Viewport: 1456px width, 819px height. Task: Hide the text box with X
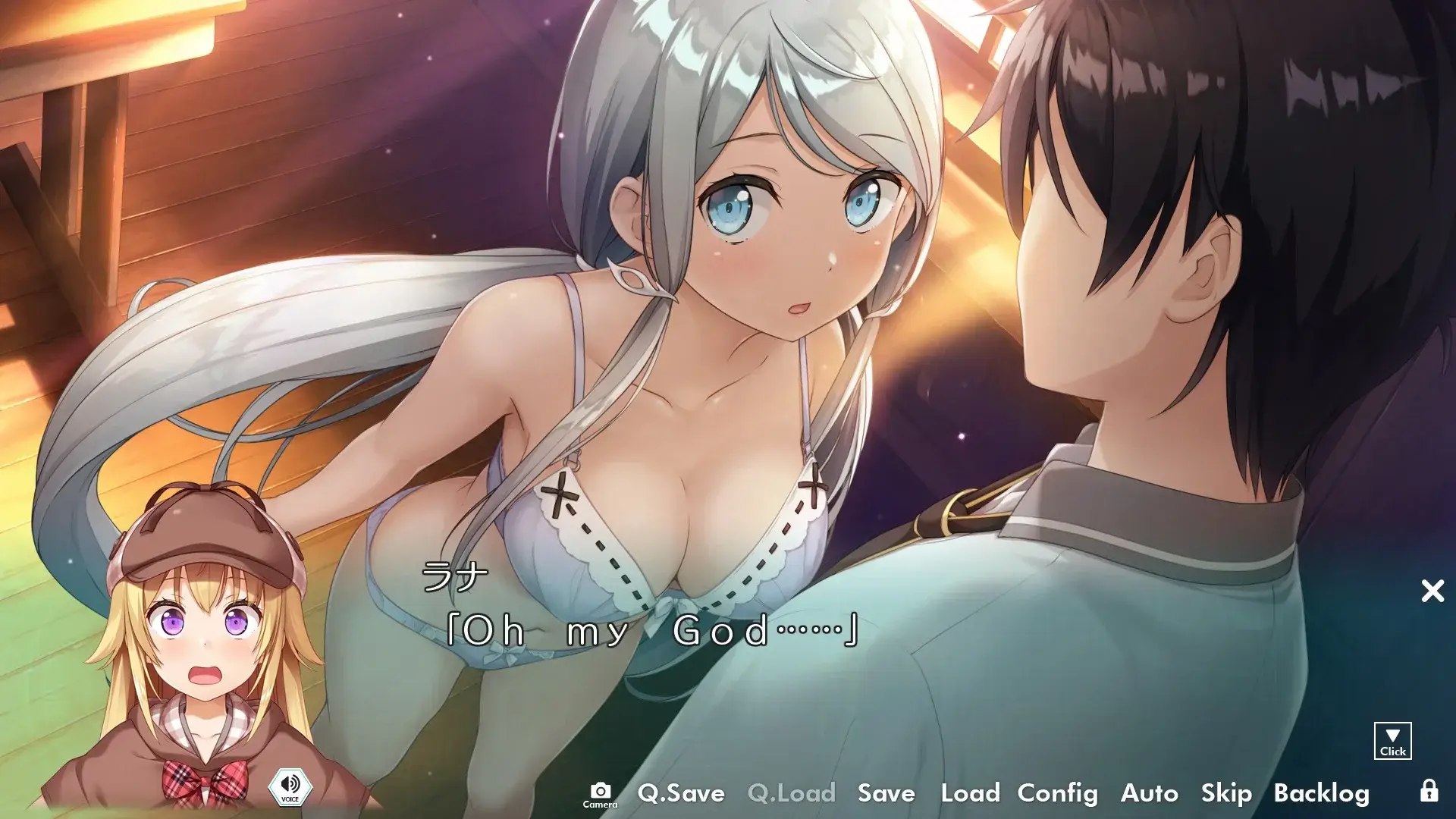tap(1432, 591)
